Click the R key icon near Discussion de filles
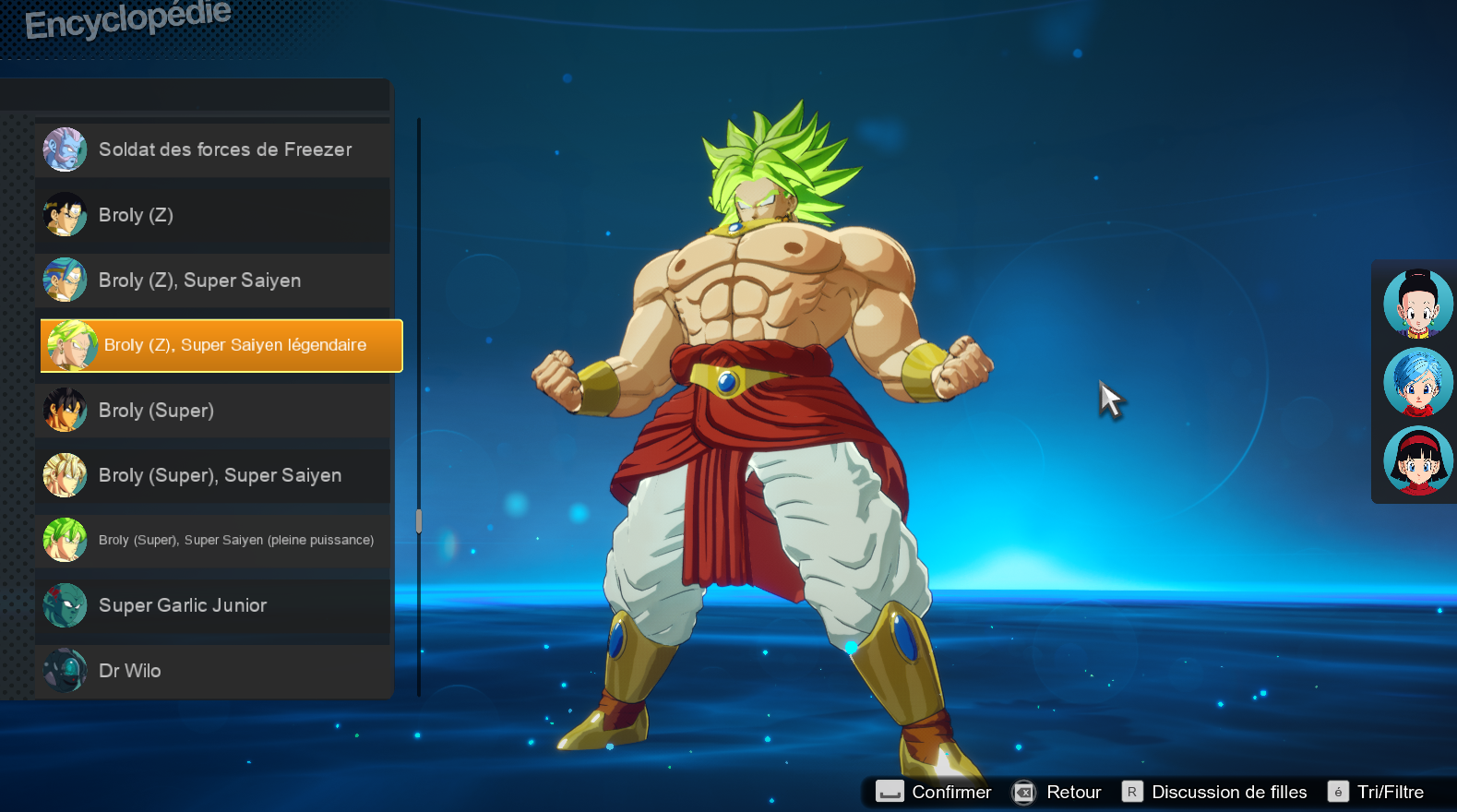This screenshot has width=1457, height=812. (x=1131, y=791)
